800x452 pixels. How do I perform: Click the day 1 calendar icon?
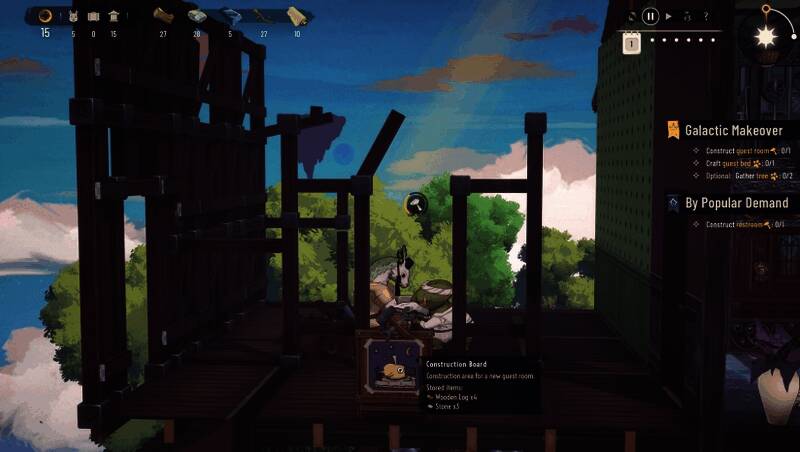631,42
